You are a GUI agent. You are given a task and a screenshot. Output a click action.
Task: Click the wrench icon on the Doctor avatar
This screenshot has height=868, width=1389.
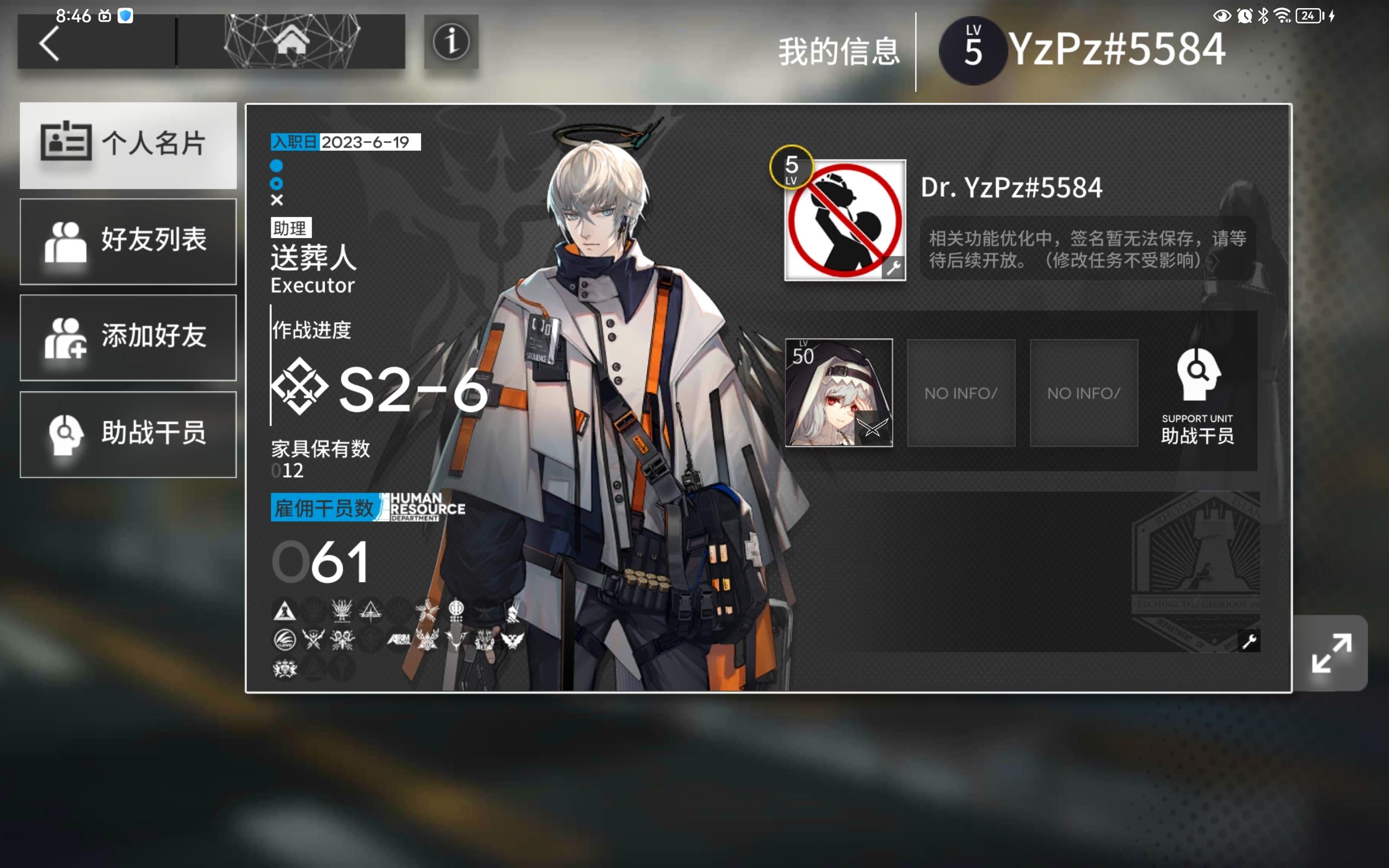click(x=893, y=267)
